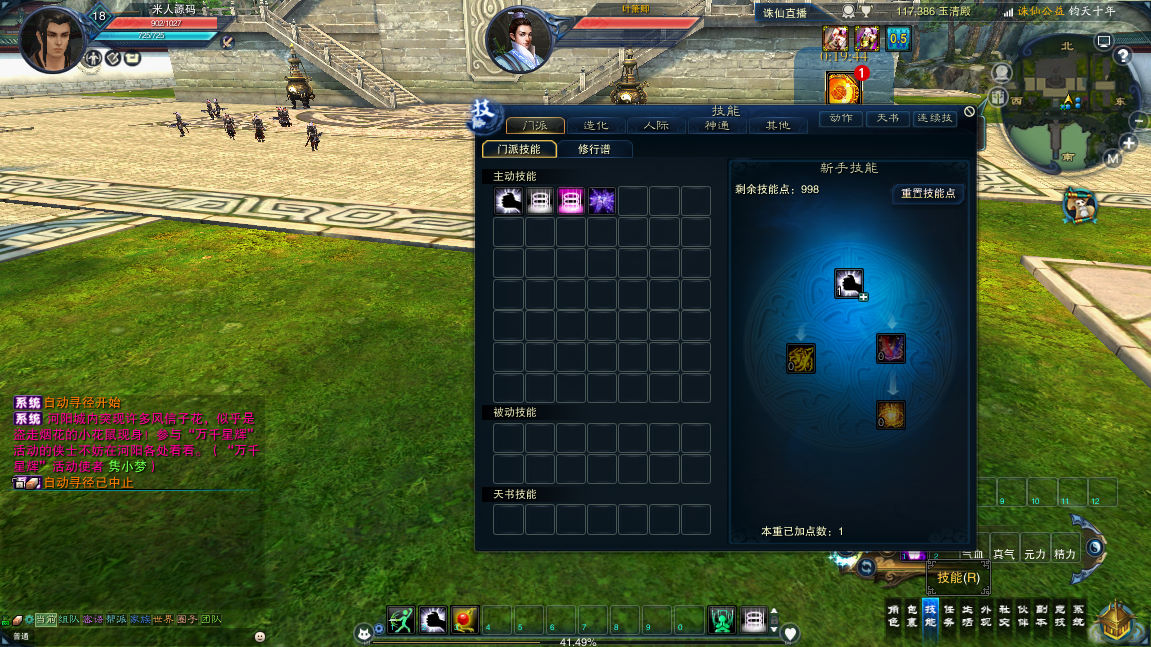The image size is (1151, 647).
Task: Switch chat channel to 世界
Action: click(162, 620)
